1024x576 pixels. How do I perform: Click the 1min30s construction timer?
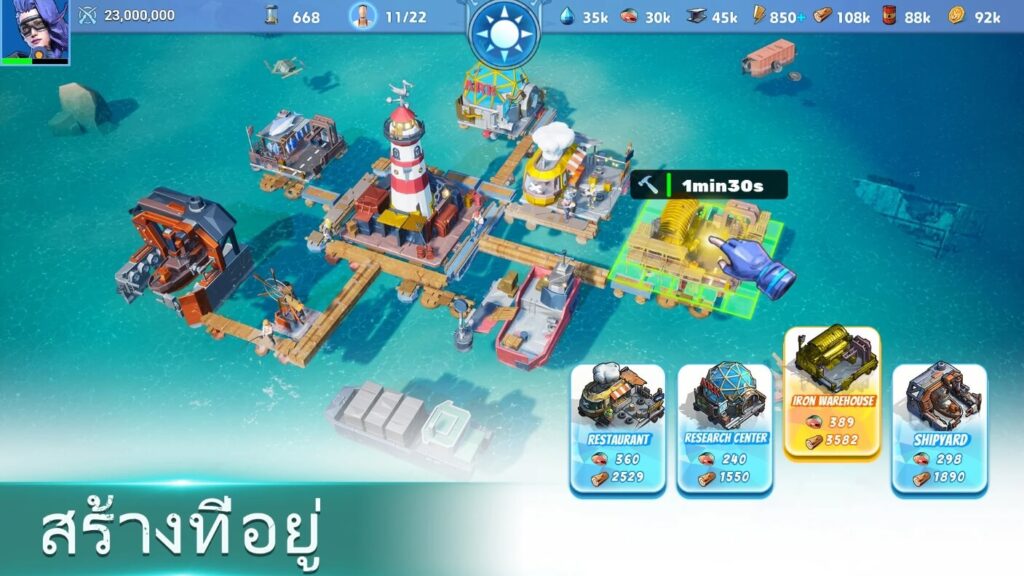(709, 185)
